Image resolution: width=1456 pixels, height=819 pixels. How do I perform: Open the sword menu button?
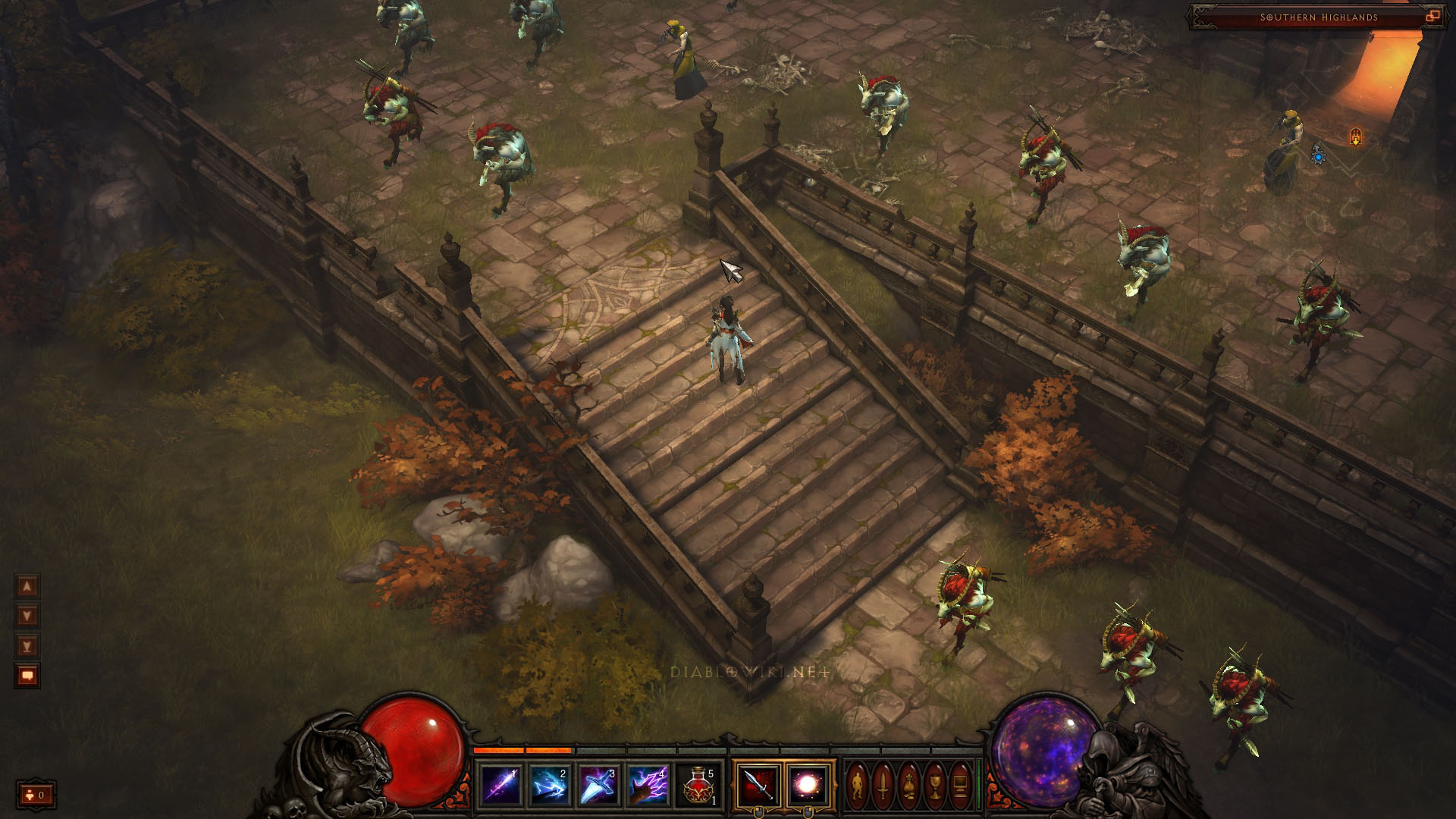click(x=883, y=786)
